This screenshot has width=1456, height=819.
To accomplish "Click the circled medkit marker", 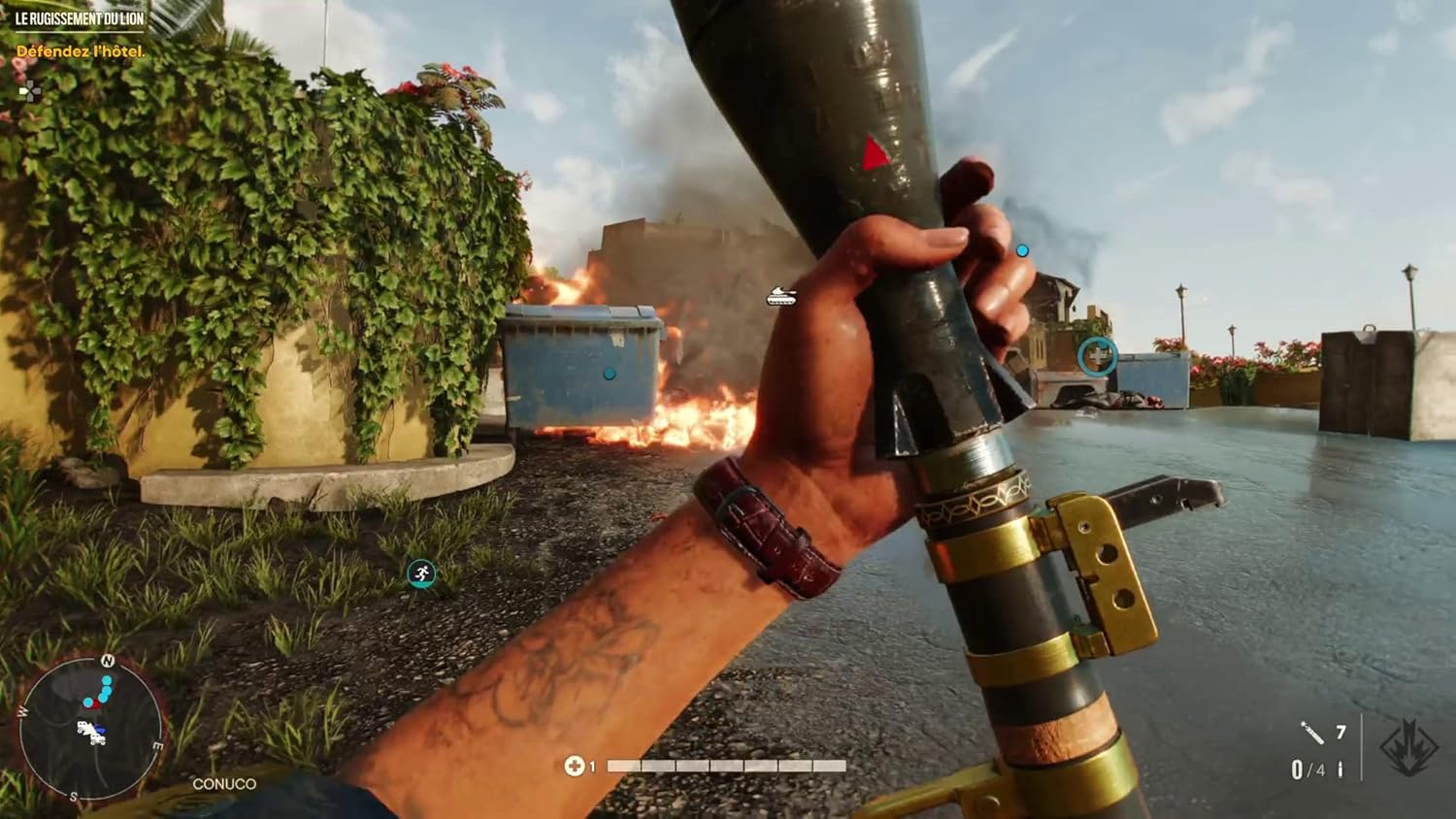I will (1097, 357).
